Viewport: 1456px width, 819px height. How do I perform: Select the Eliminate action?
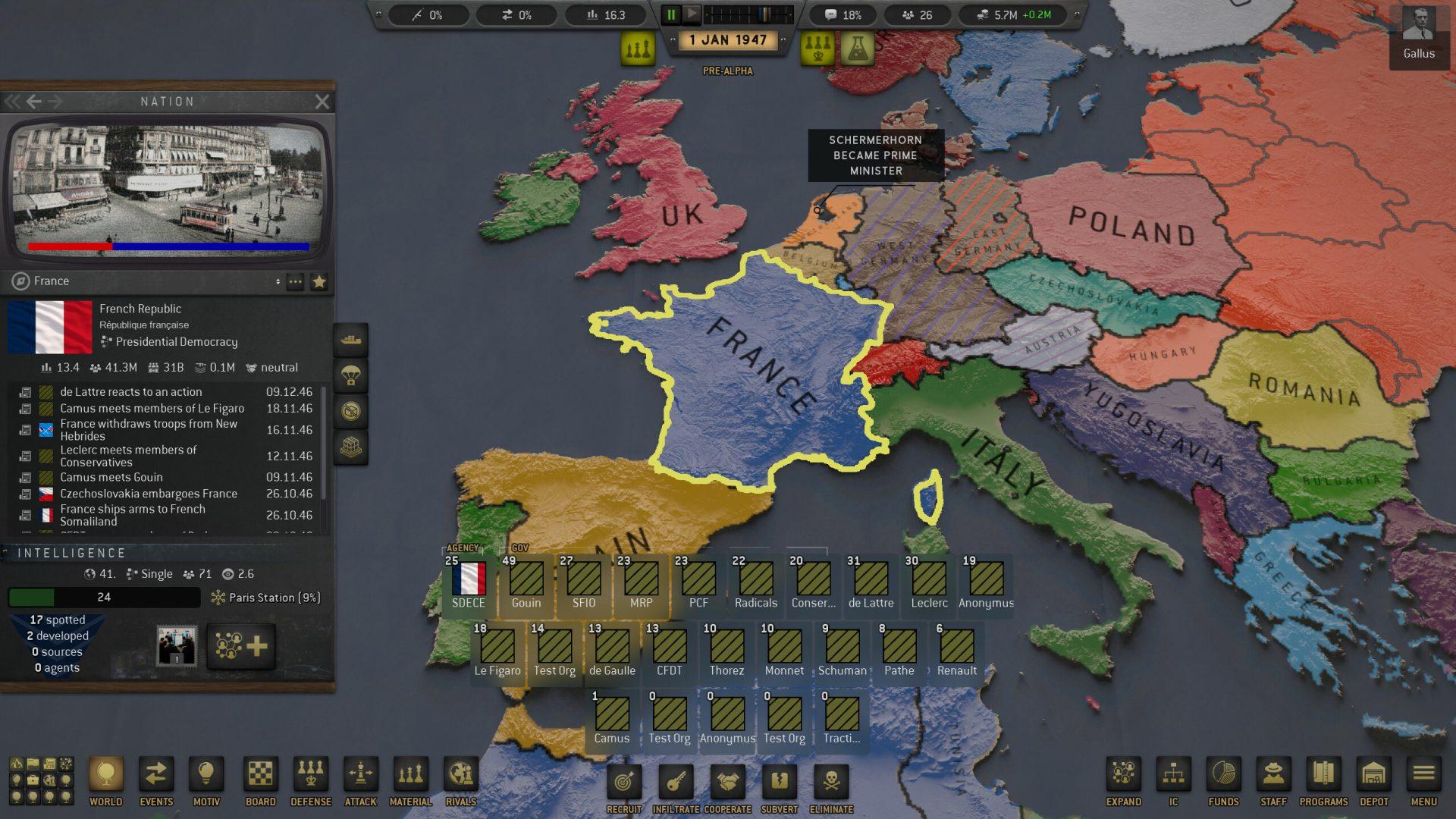(831, 787)
